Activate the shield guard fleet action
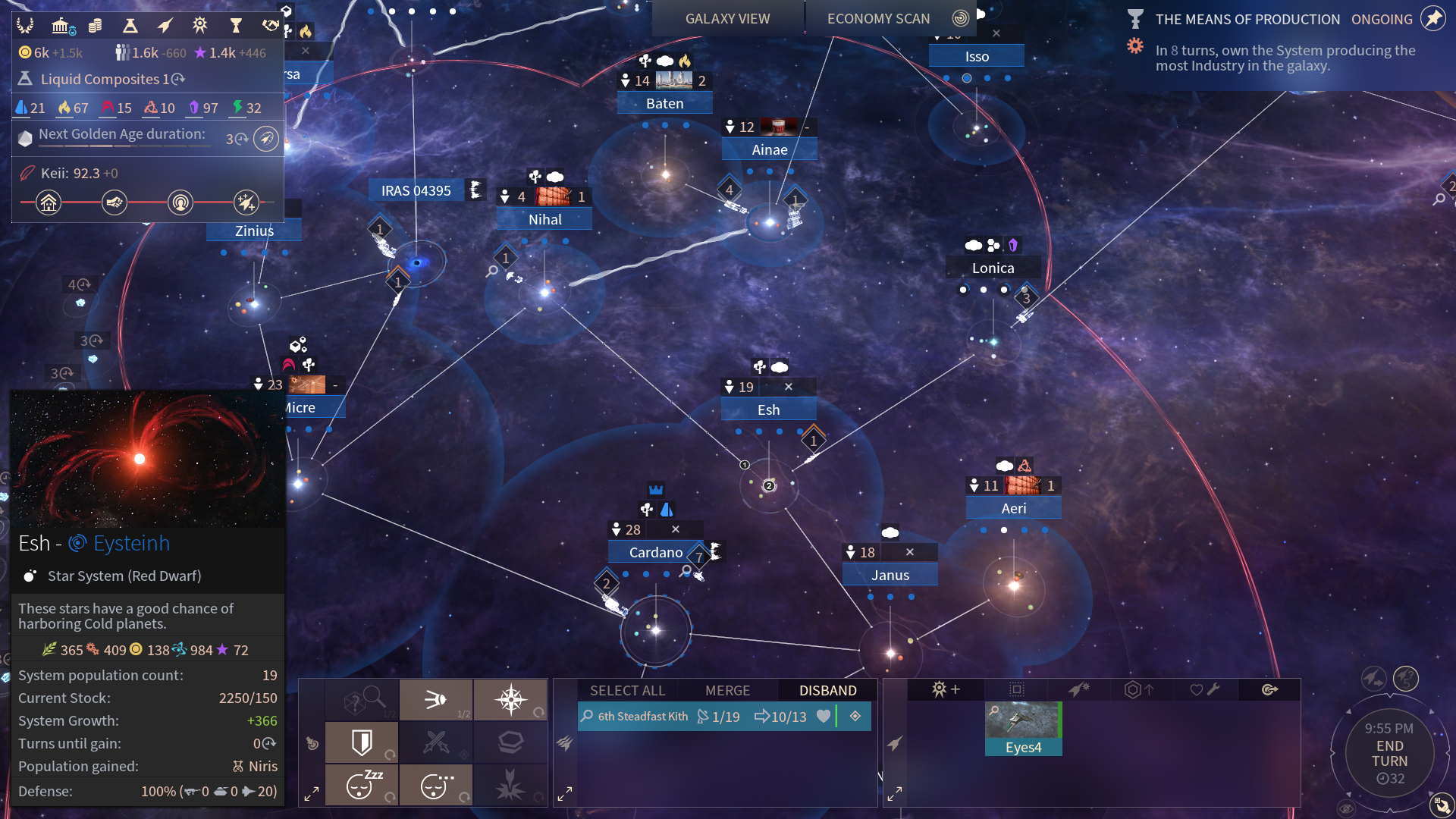 point(362,742)
